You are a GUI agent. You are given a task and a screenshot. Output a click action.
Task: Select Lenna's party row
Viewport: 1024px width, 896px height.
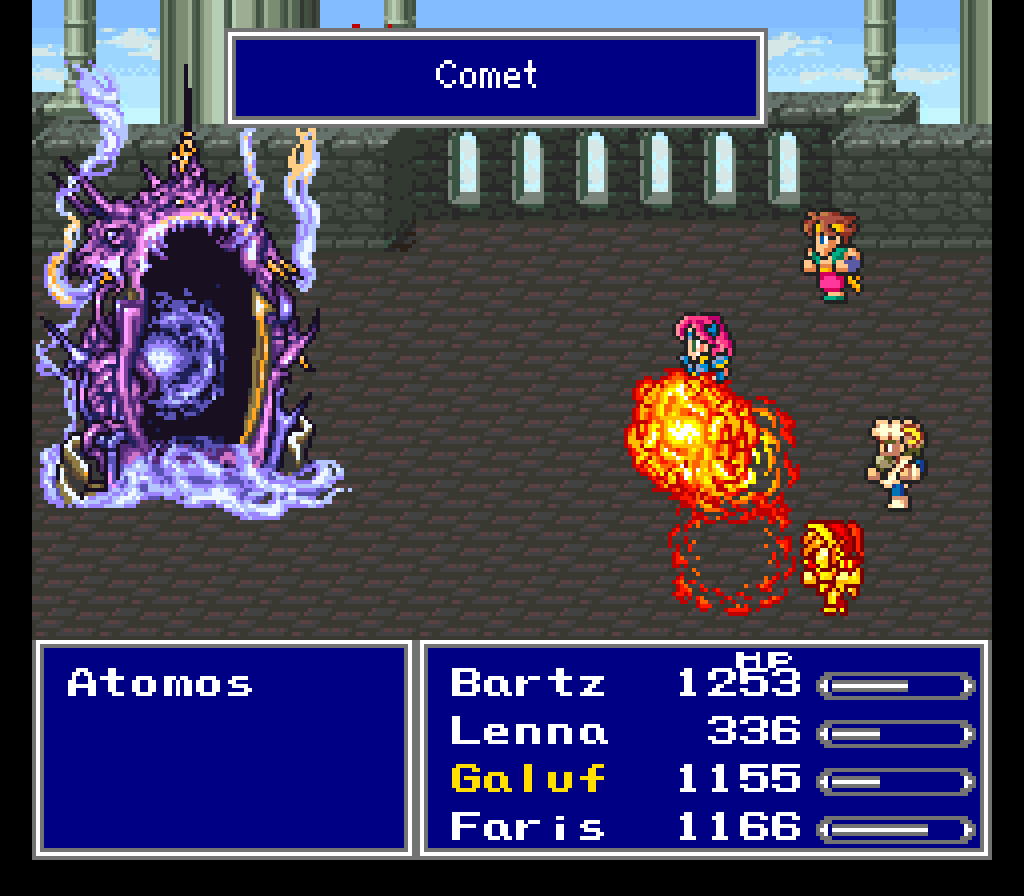click(x=528, y=732)
